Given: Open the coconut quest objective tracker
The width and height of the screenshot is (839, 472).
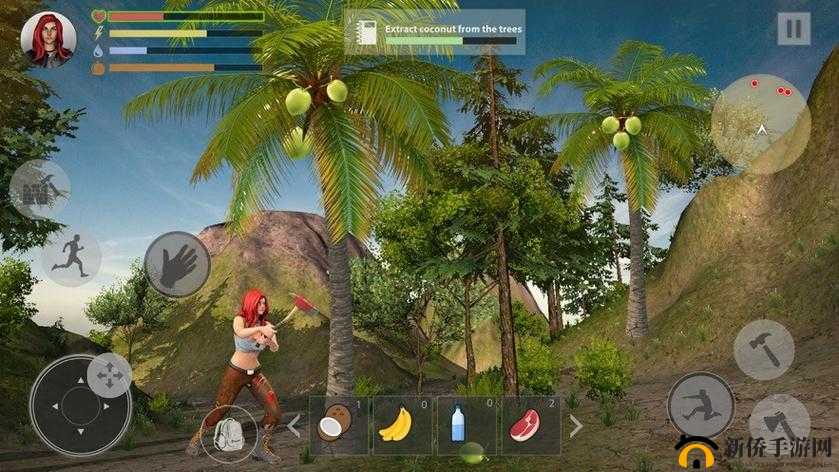Looking at the screenshot, I should pos(435,32).
